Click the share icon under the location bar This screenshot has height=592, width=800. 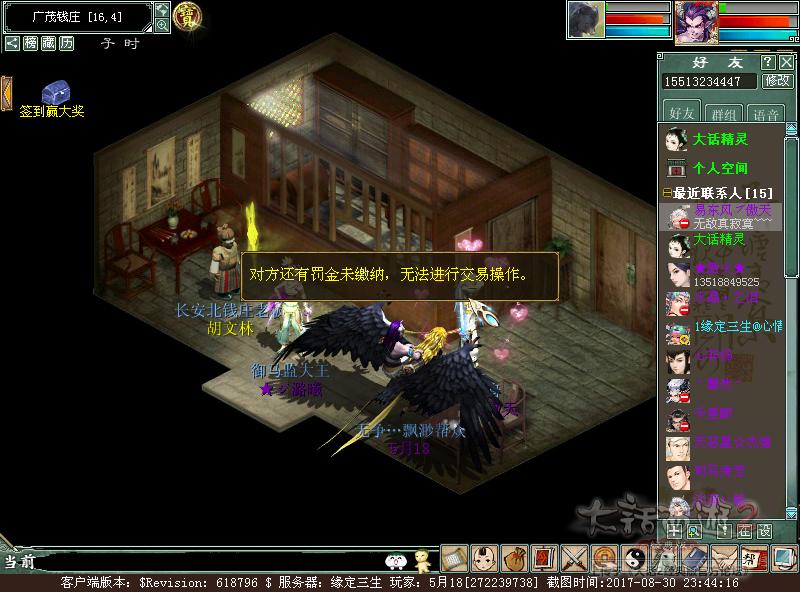(x=12, y=43)
